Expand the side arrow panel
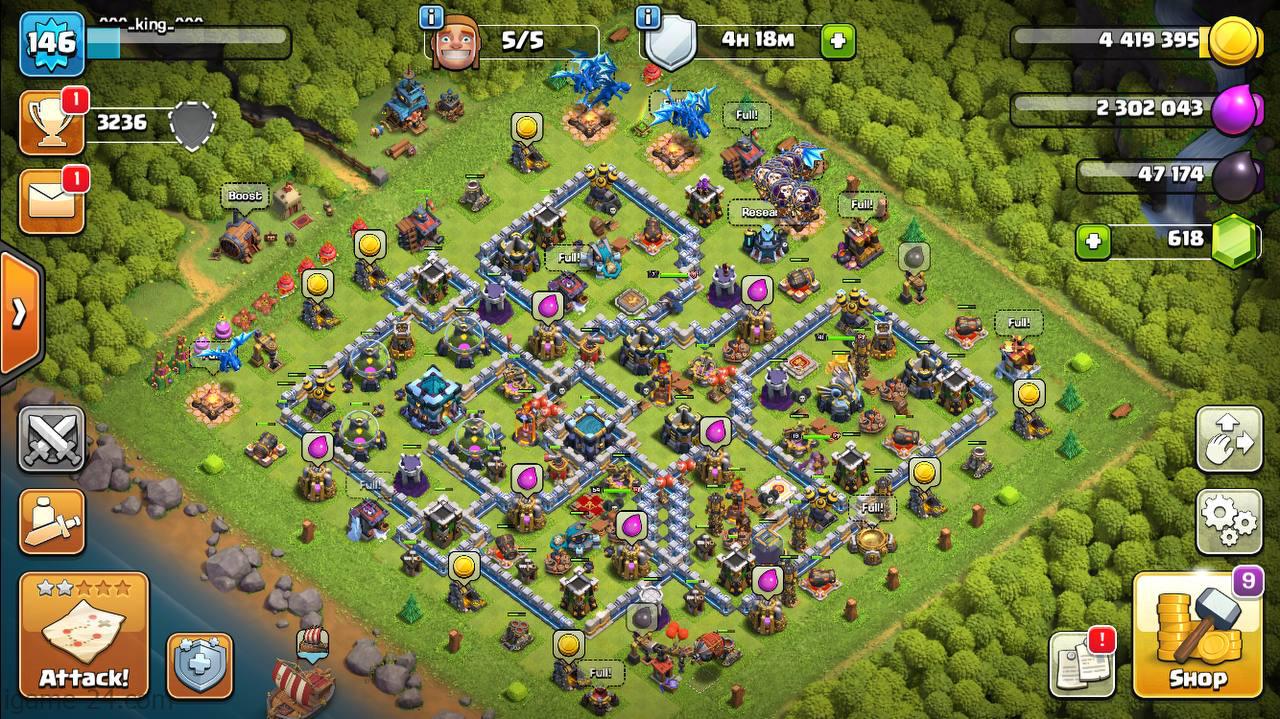1280x719 pixels. pyautogui.click(x=19, y=313)
